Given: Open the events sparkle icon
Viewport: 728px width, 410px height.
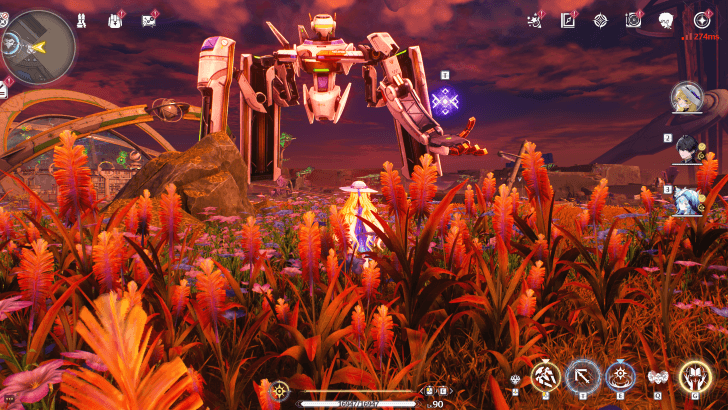Looking at the screenshot, I should pos(535,19).
